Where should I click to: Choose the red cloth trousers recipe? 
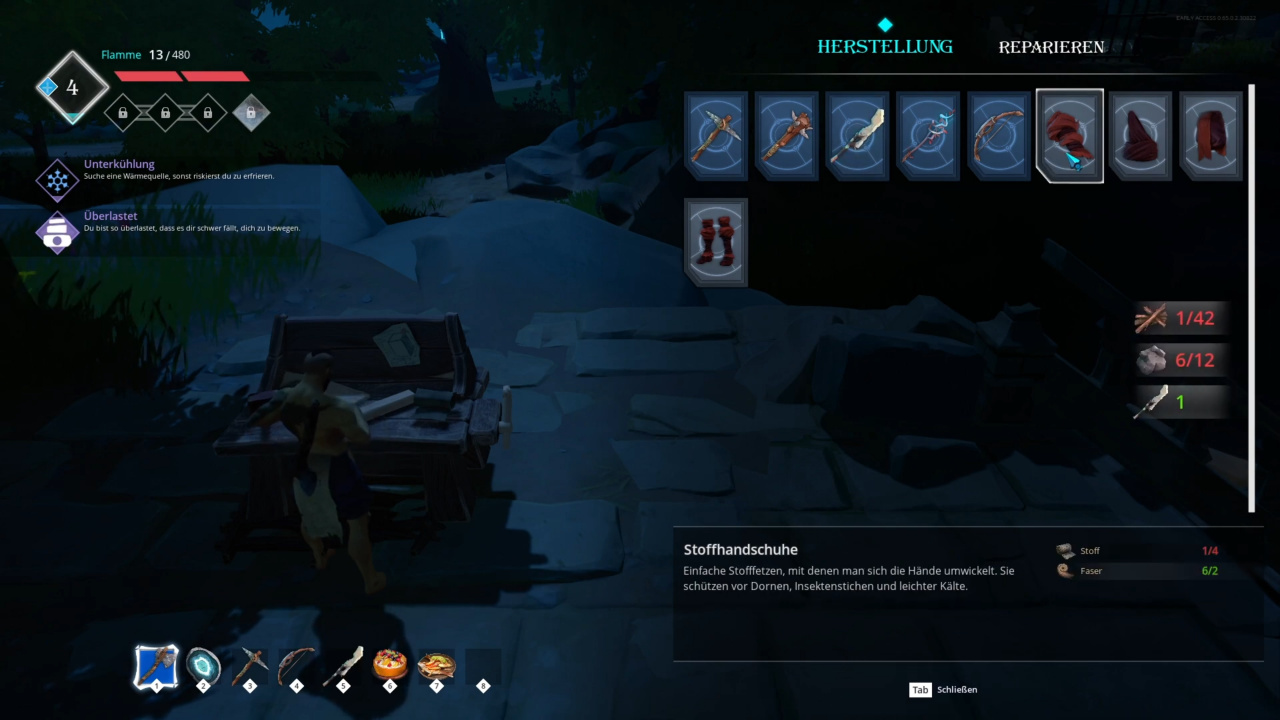pyautogui.click(x=1210, y=136)
